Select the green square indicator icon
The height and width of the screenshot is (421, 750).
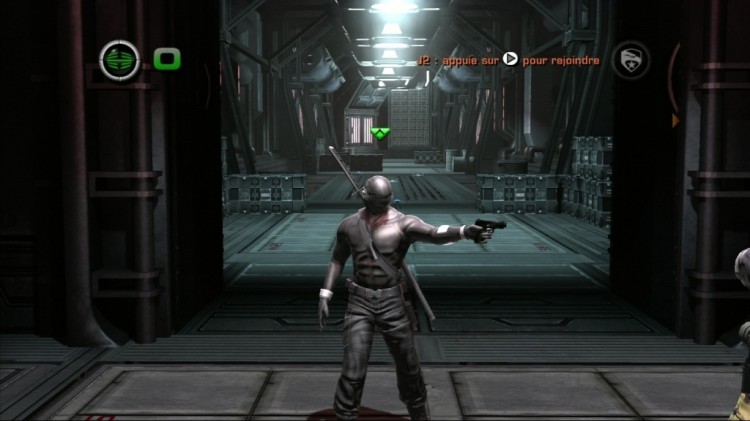tap(167, 60)
